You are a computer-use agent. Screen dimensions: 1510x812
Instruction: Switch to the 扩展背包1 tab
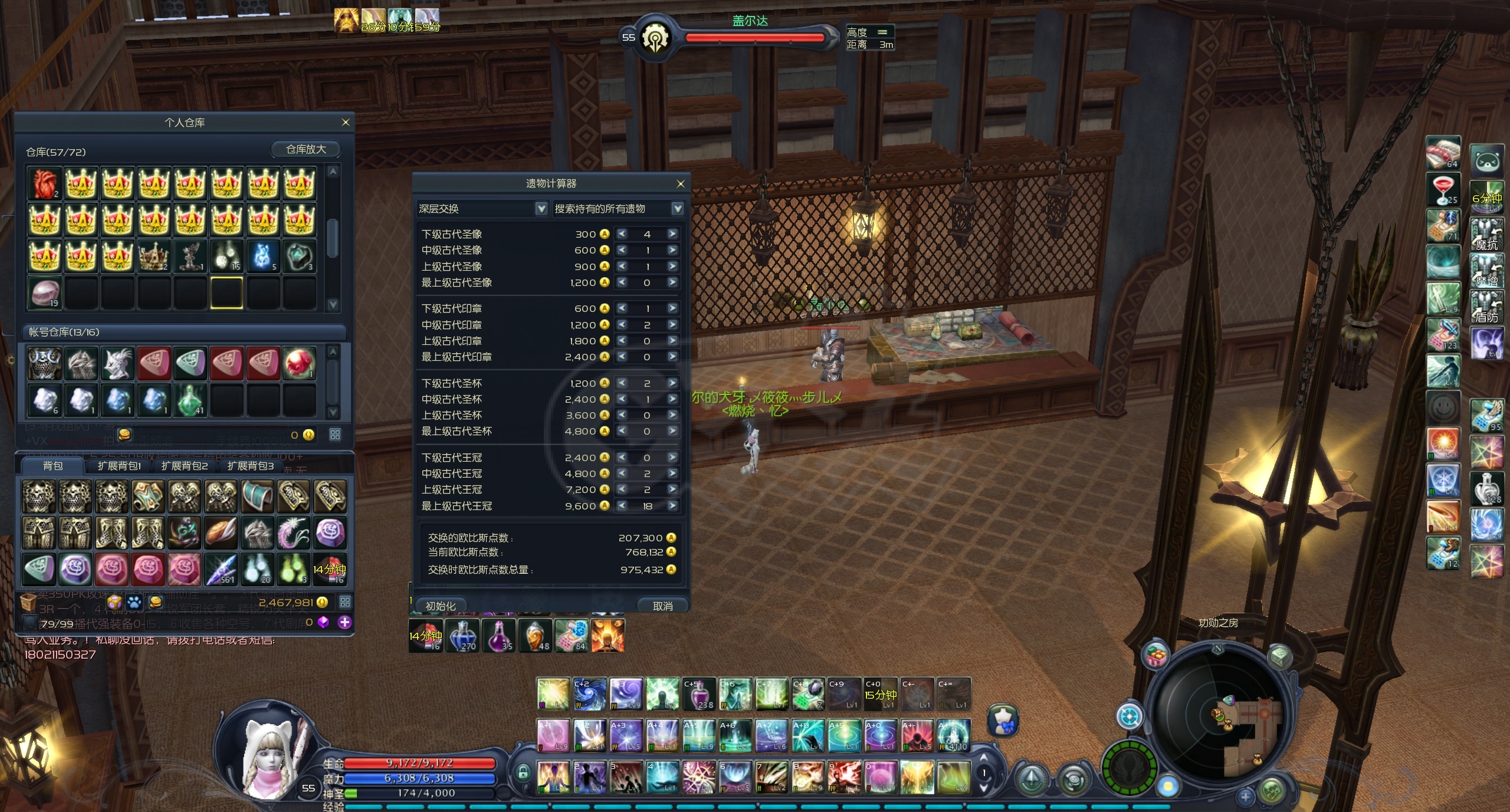[119, 466]
